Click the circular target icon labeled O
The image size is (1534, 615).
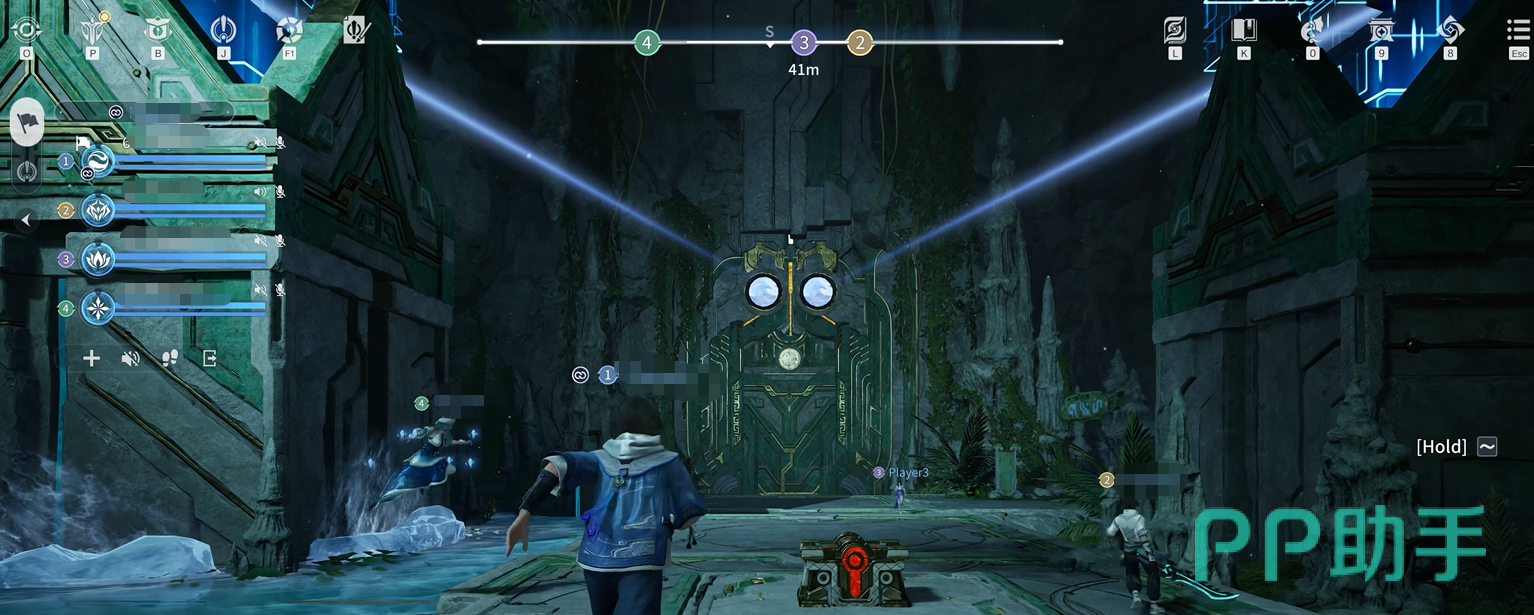point(25,30)
